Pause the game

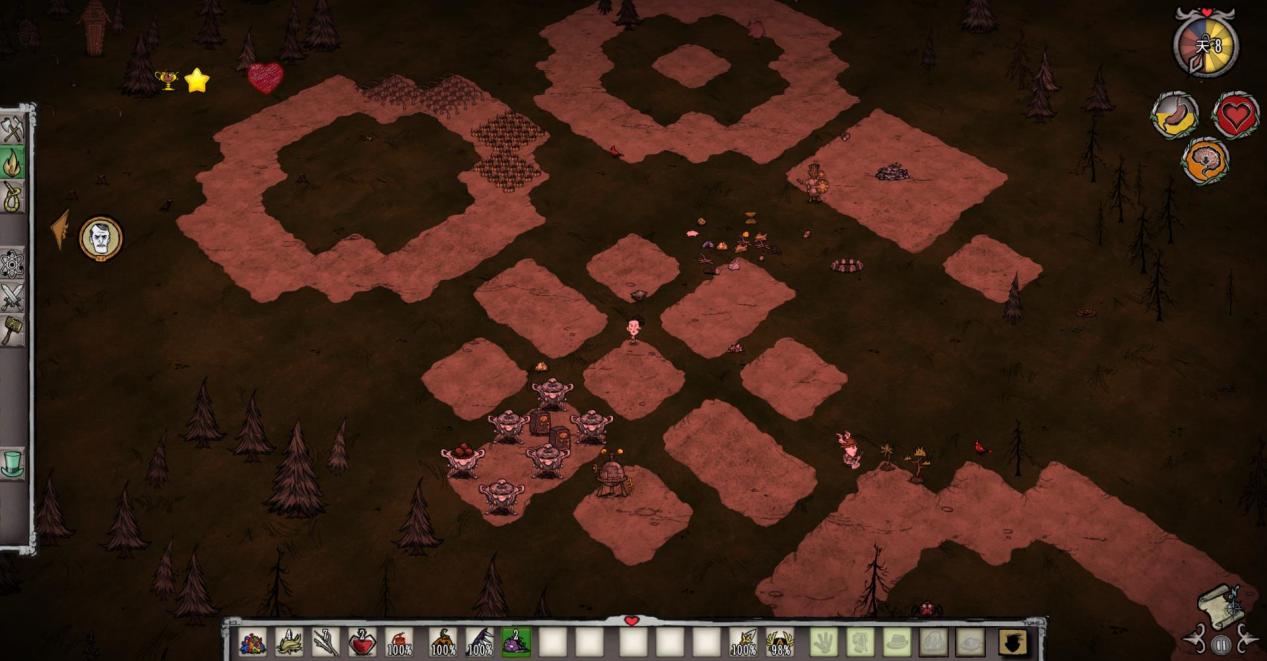[x=1220, y=645]
